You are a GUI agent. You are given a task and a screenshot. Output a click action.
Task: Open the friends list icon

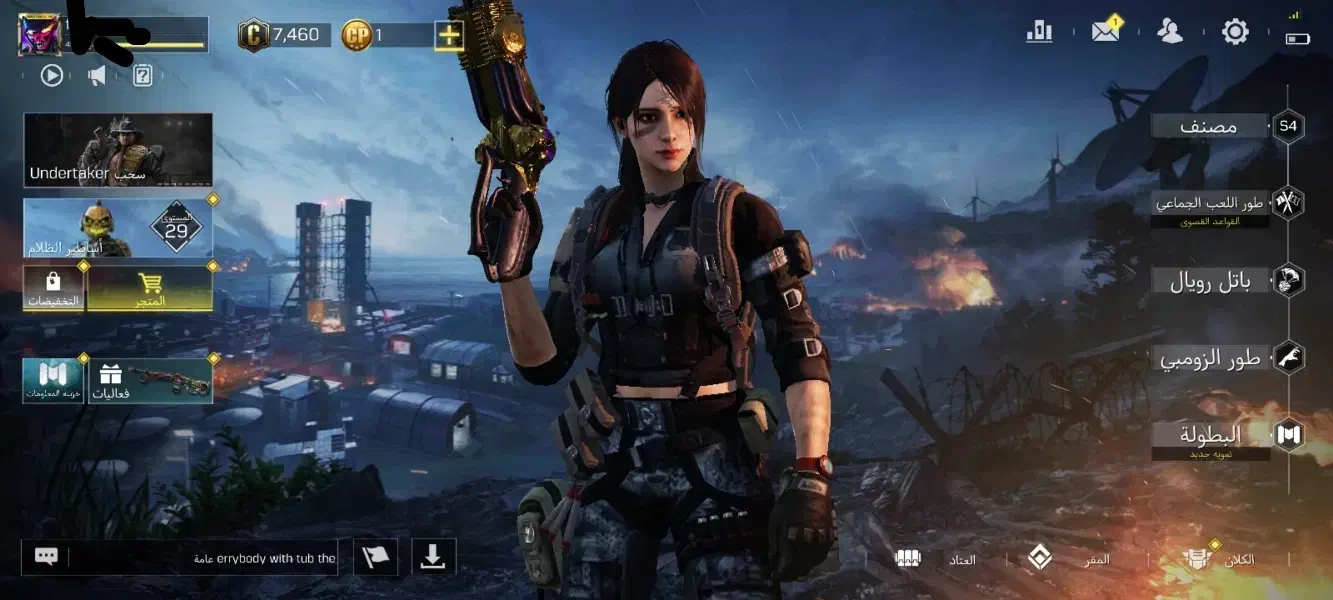pyautogui.click(x=1169, y=32)
